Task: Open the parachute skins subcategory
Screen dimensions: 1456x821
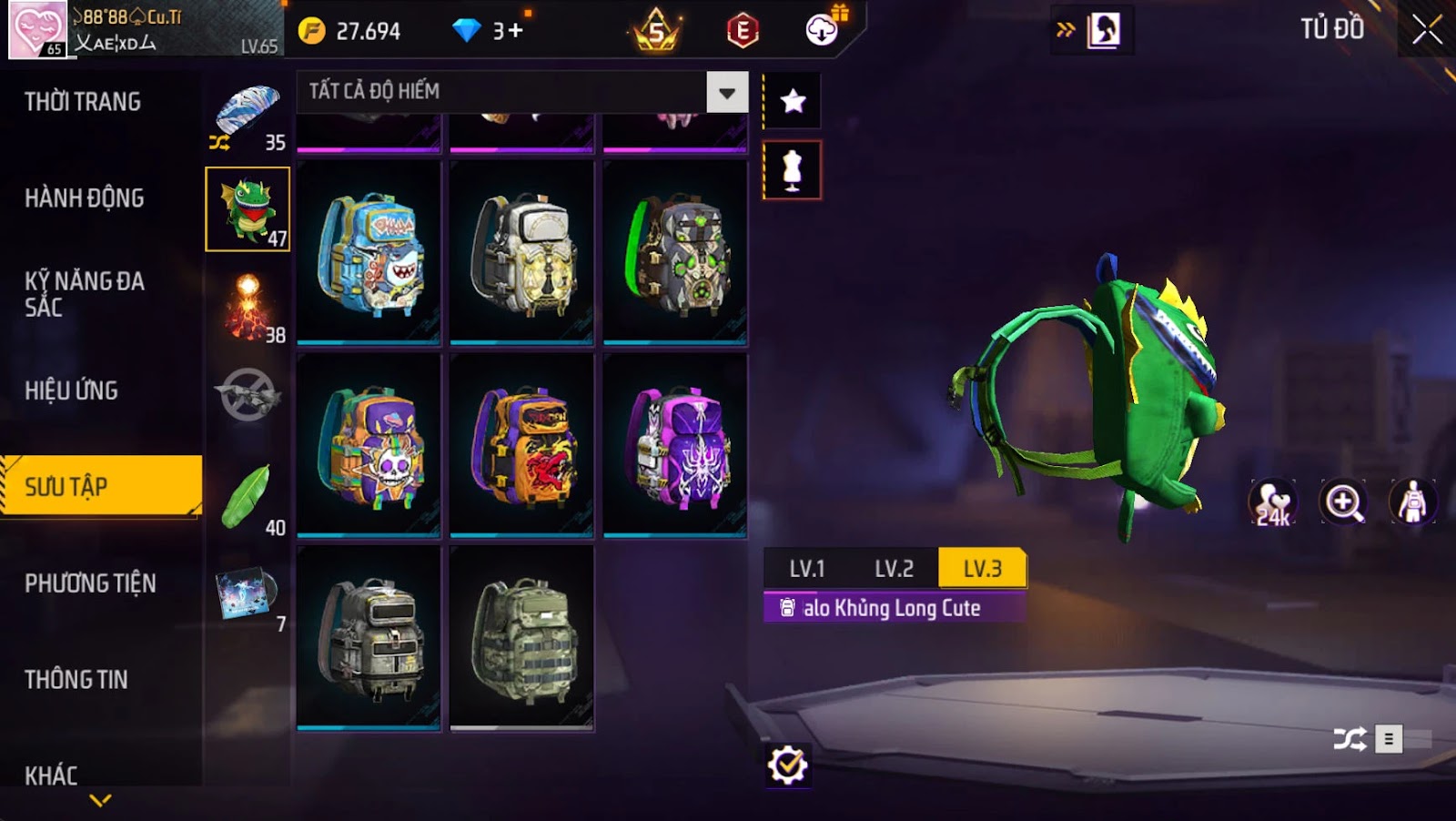Action: (x=248, y=115)
